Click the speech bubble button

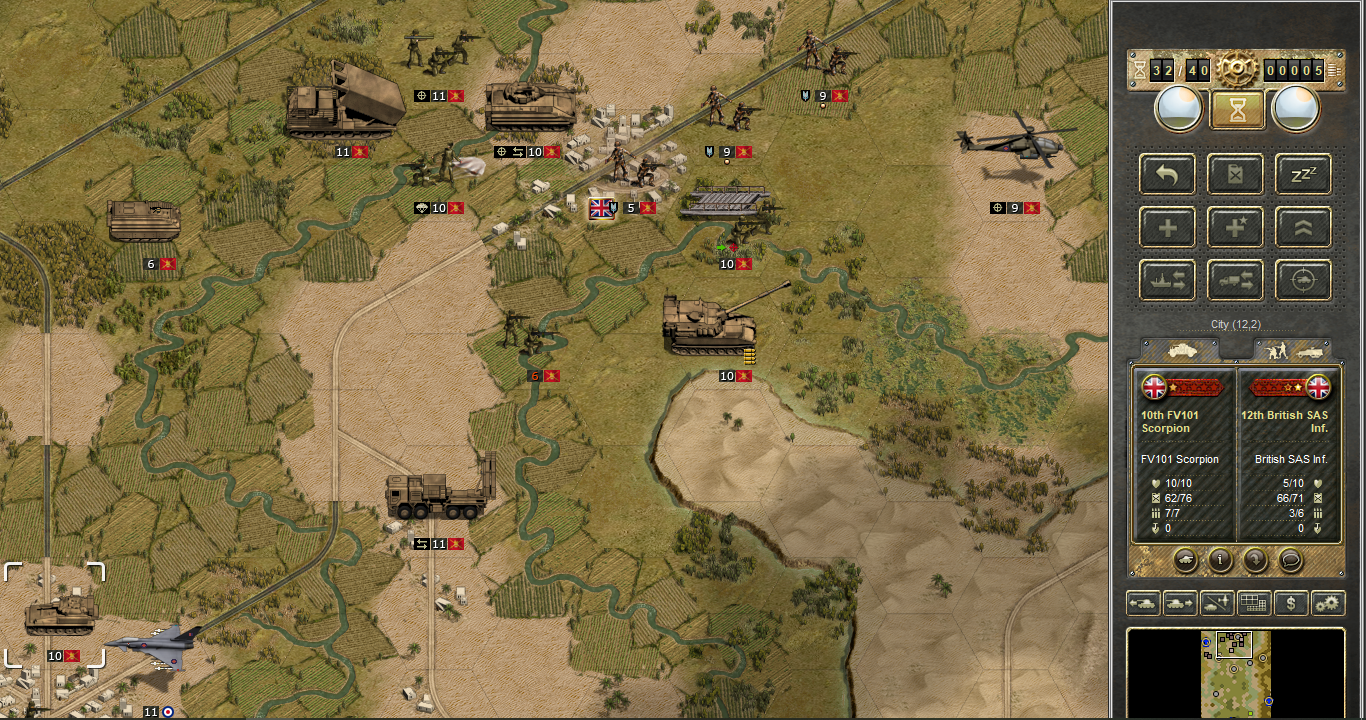pos(1291,560)
